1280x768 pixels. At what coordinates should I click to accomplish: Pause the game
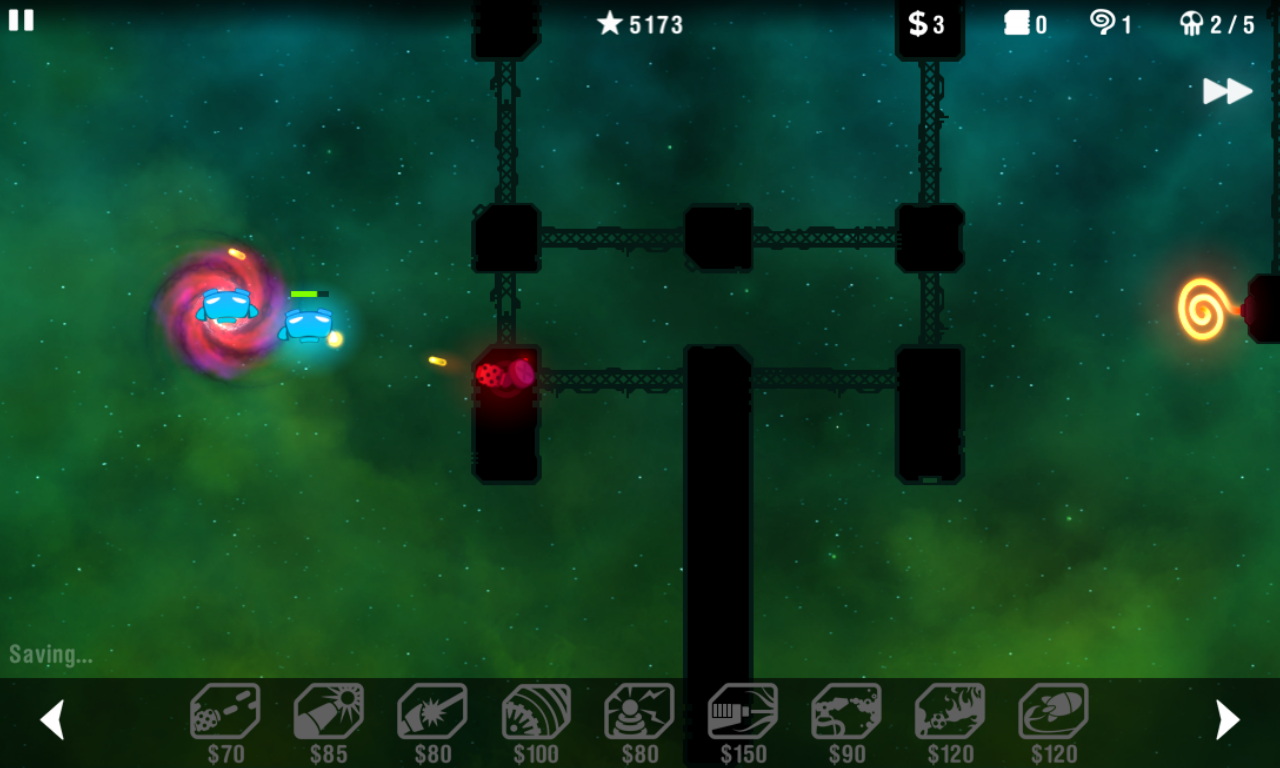21,20
